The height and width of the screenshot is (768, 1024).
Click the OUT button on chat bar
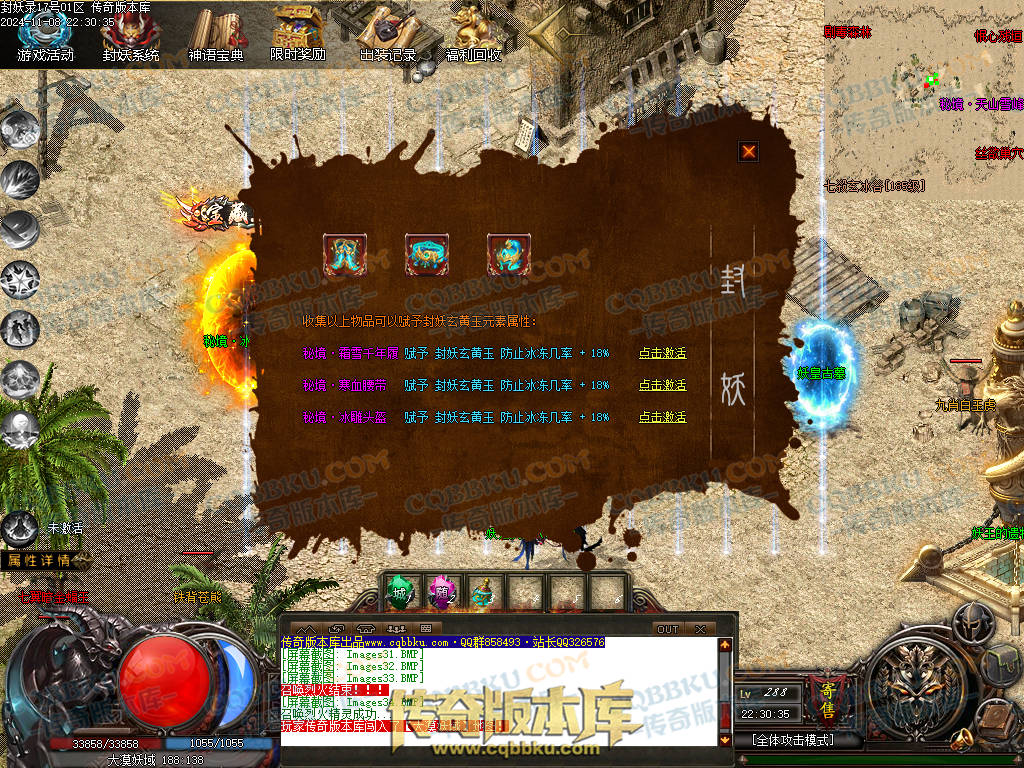point(667,629)
